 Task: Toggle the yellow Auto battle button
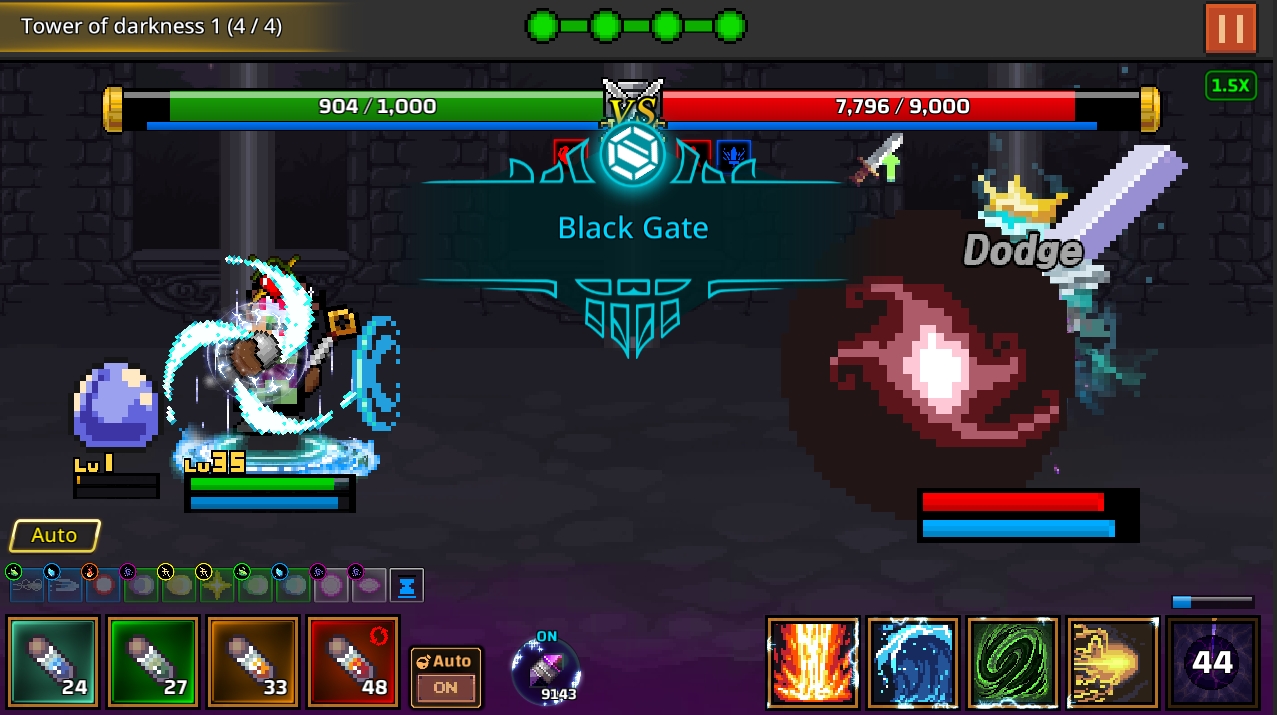(x=55, y=536)
